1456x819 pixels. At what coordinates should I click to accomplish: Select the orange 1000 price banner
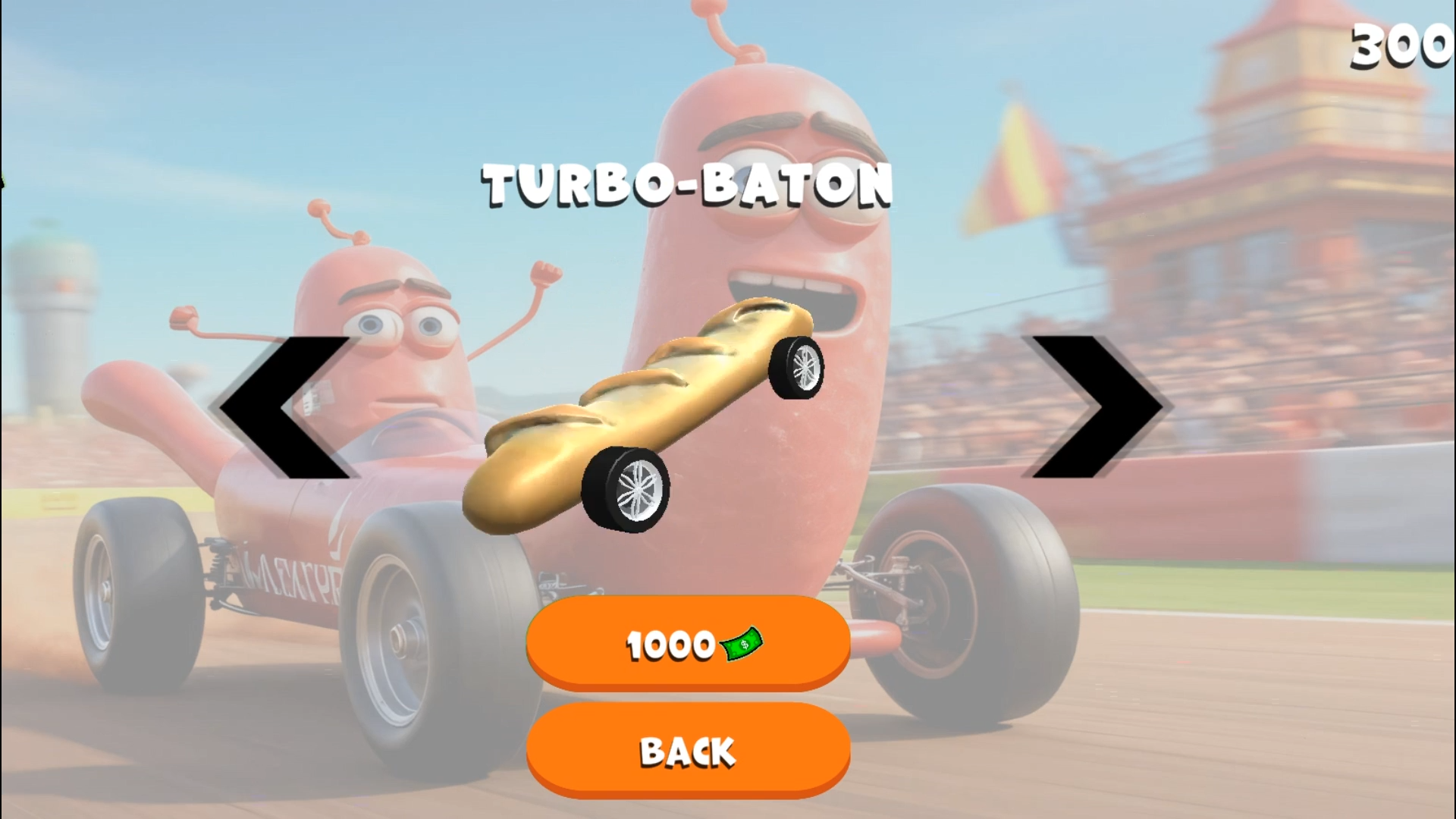[686, 645]
